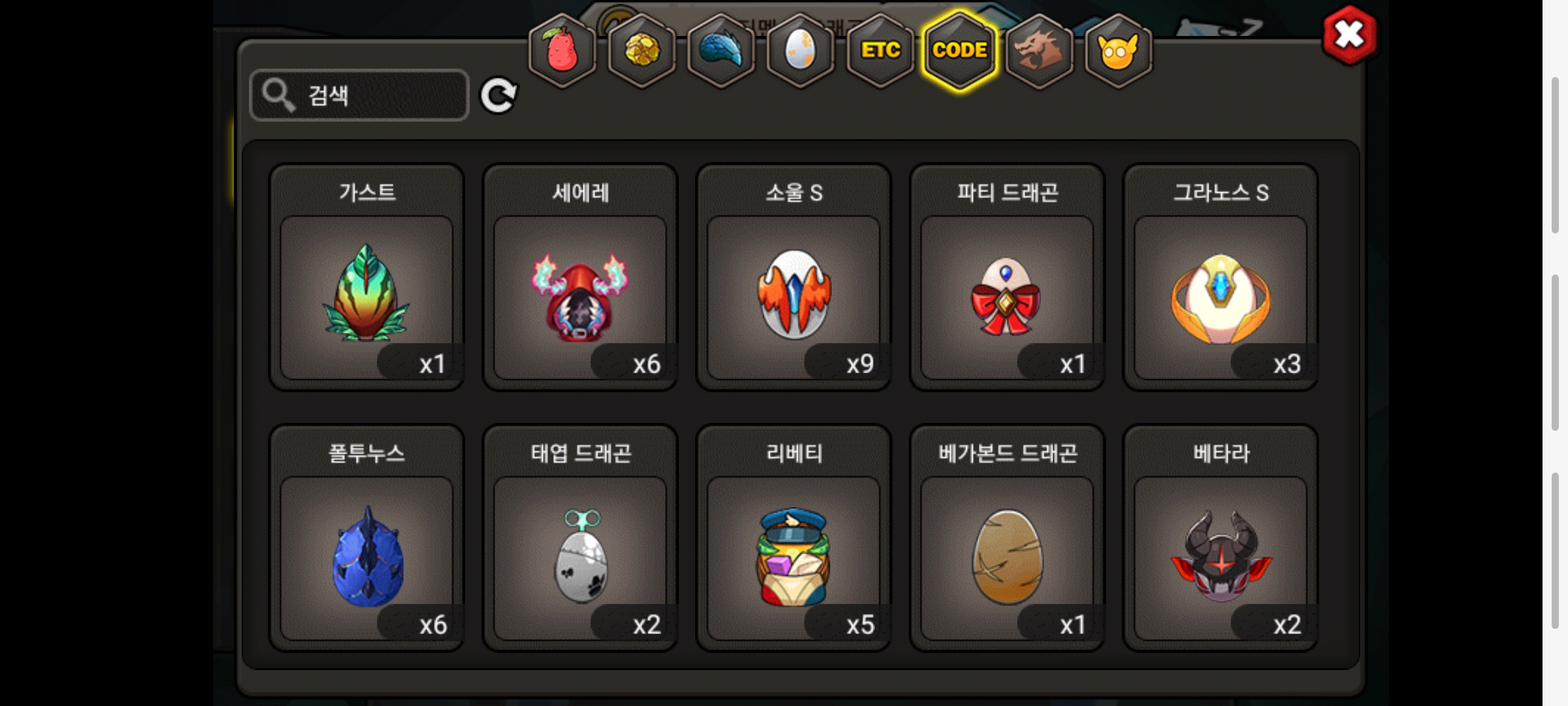Select the 폴투누스 blue scaled egg
Viewport: 1568px width, 706px height.
367,556
